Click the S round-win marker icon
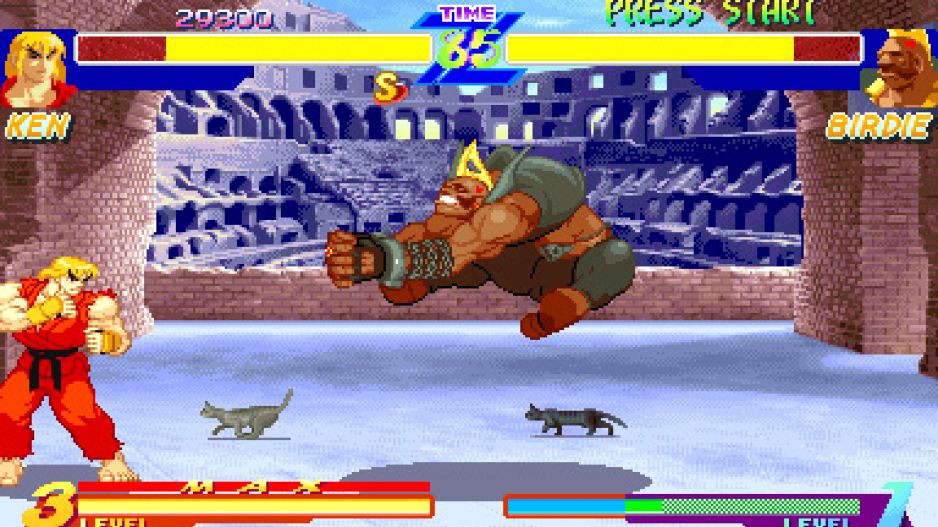Screen dimensions: 938x527 [388, 89]
